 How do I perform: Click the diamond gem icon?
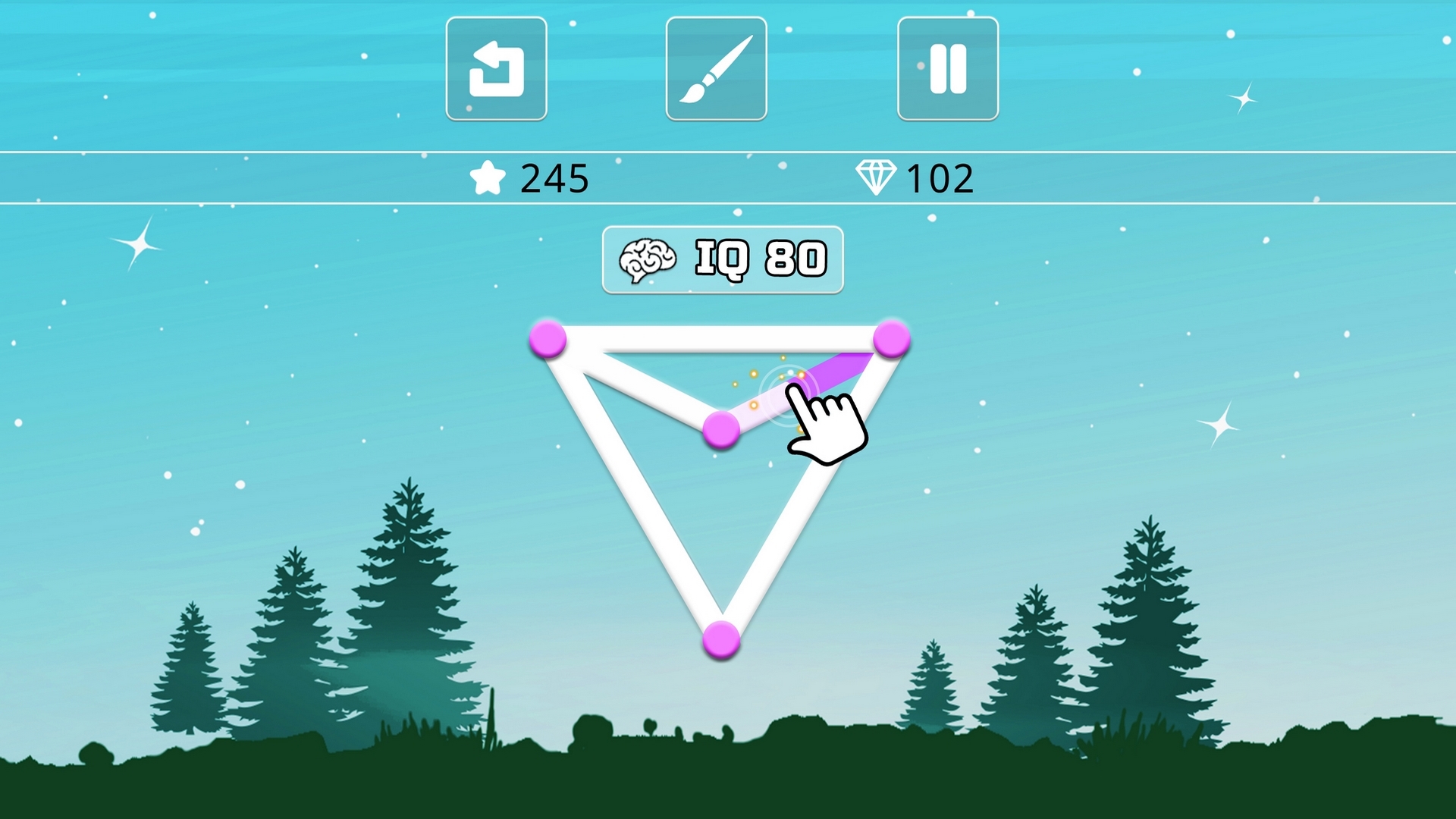pos(877,177)
